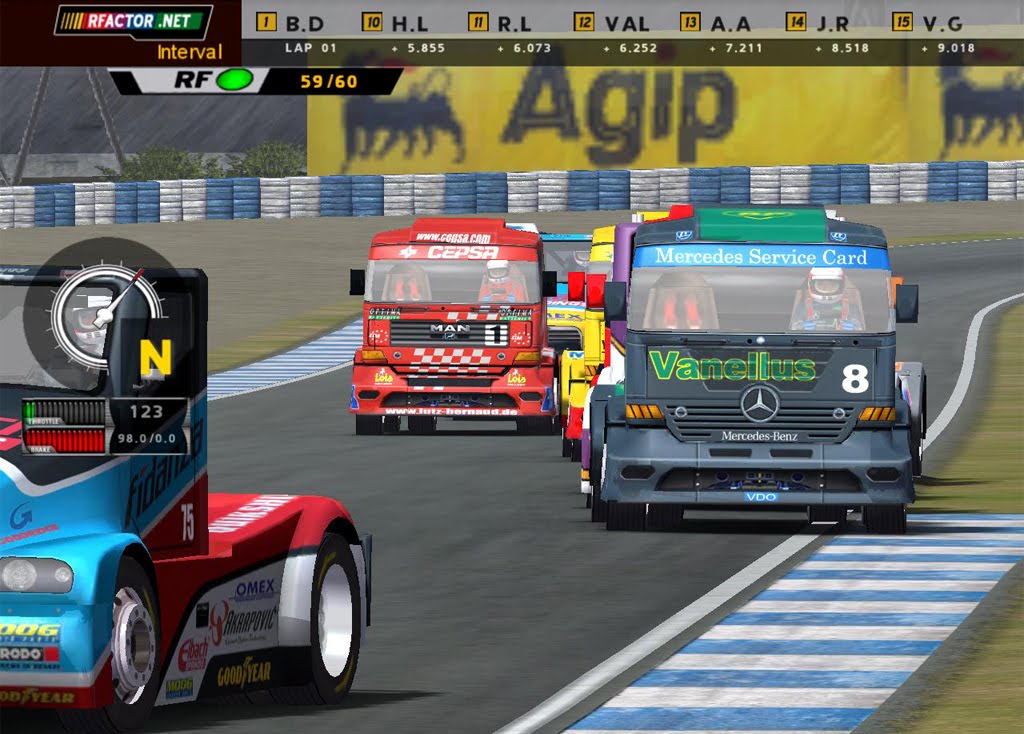Viewport: 1024px width, 734px height.
Task: Click the RFACTOR.NET logo
Action: point(133,21)
